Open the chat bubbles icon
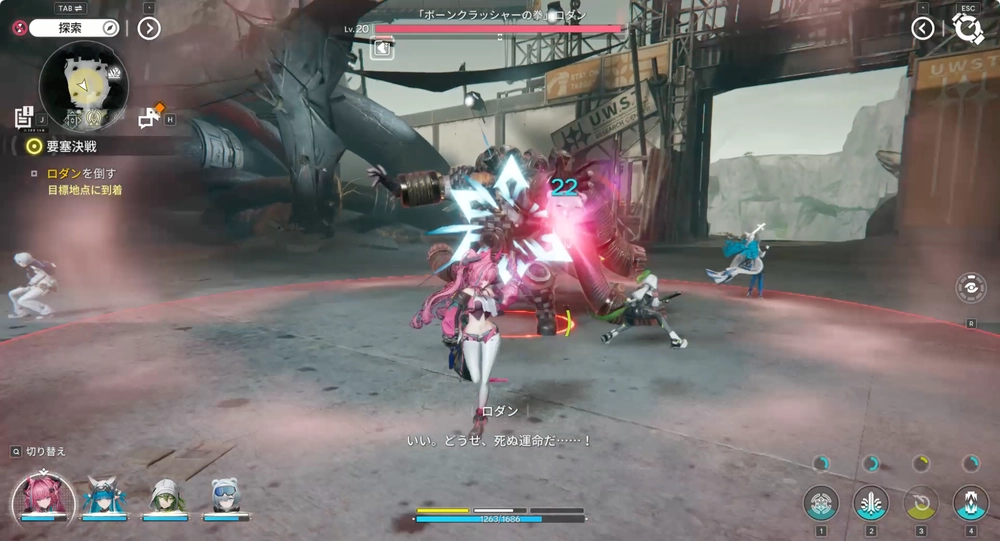 click(150, 118)
